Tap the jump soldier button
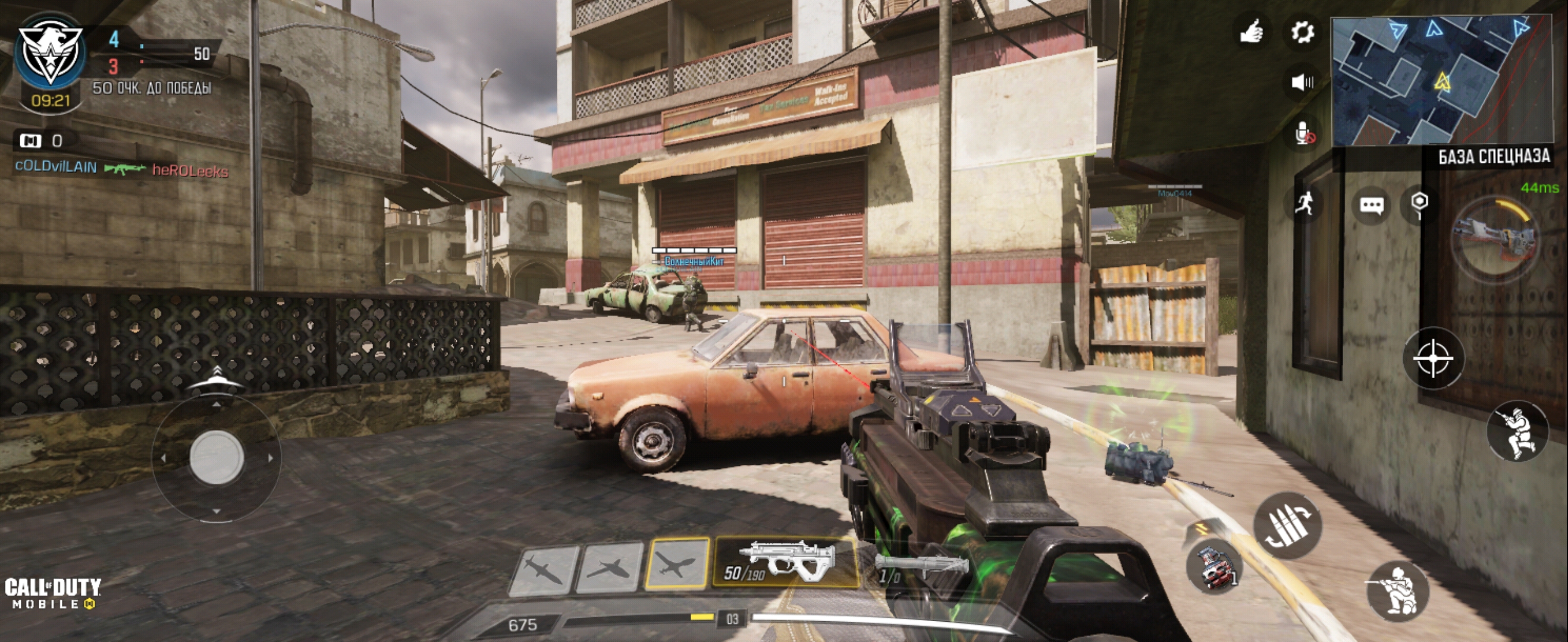Screen dimensions: 1568x642 (1517, 432)
